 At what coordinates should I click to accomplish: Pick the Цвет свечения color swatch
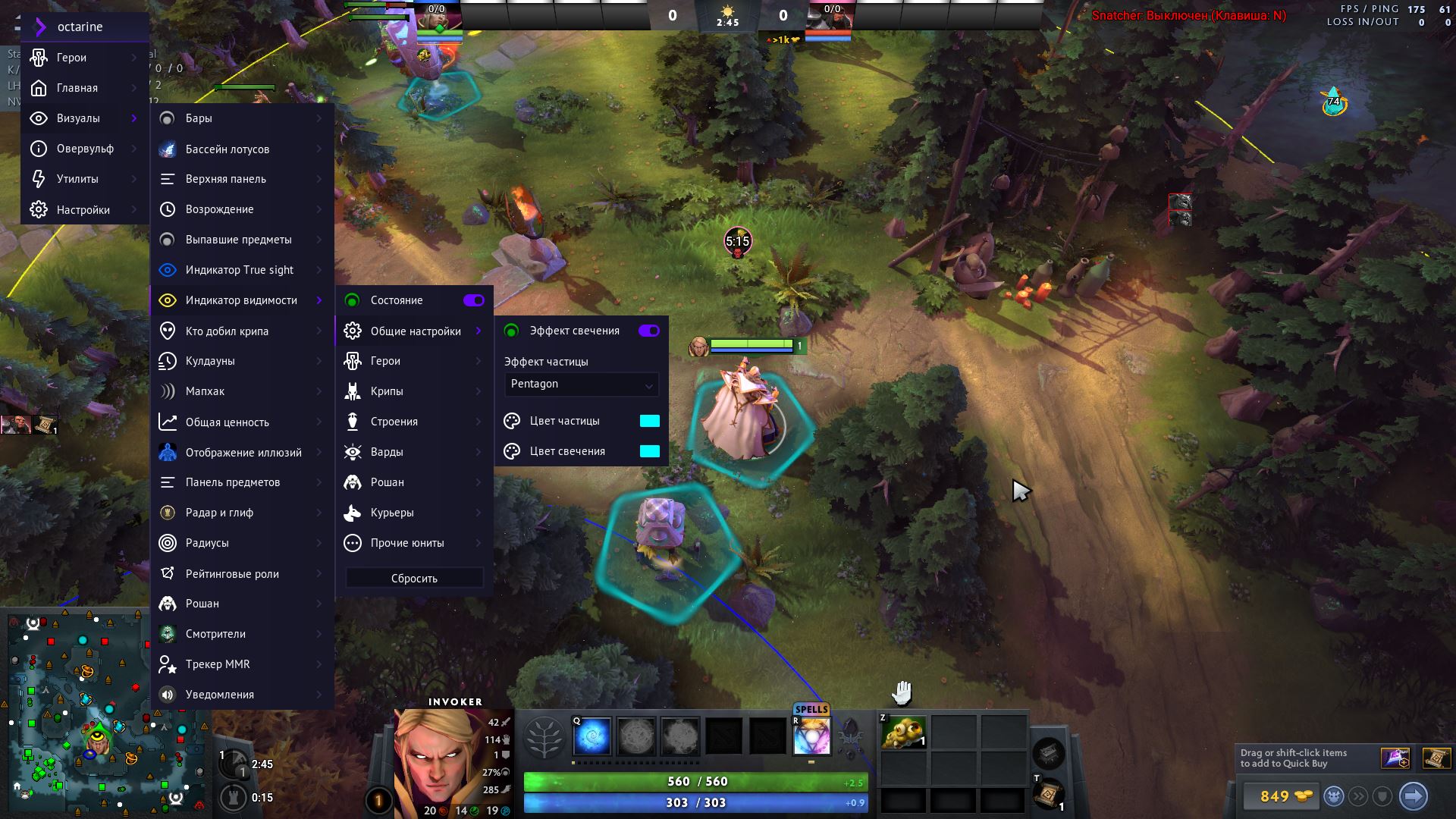[650, 451]
